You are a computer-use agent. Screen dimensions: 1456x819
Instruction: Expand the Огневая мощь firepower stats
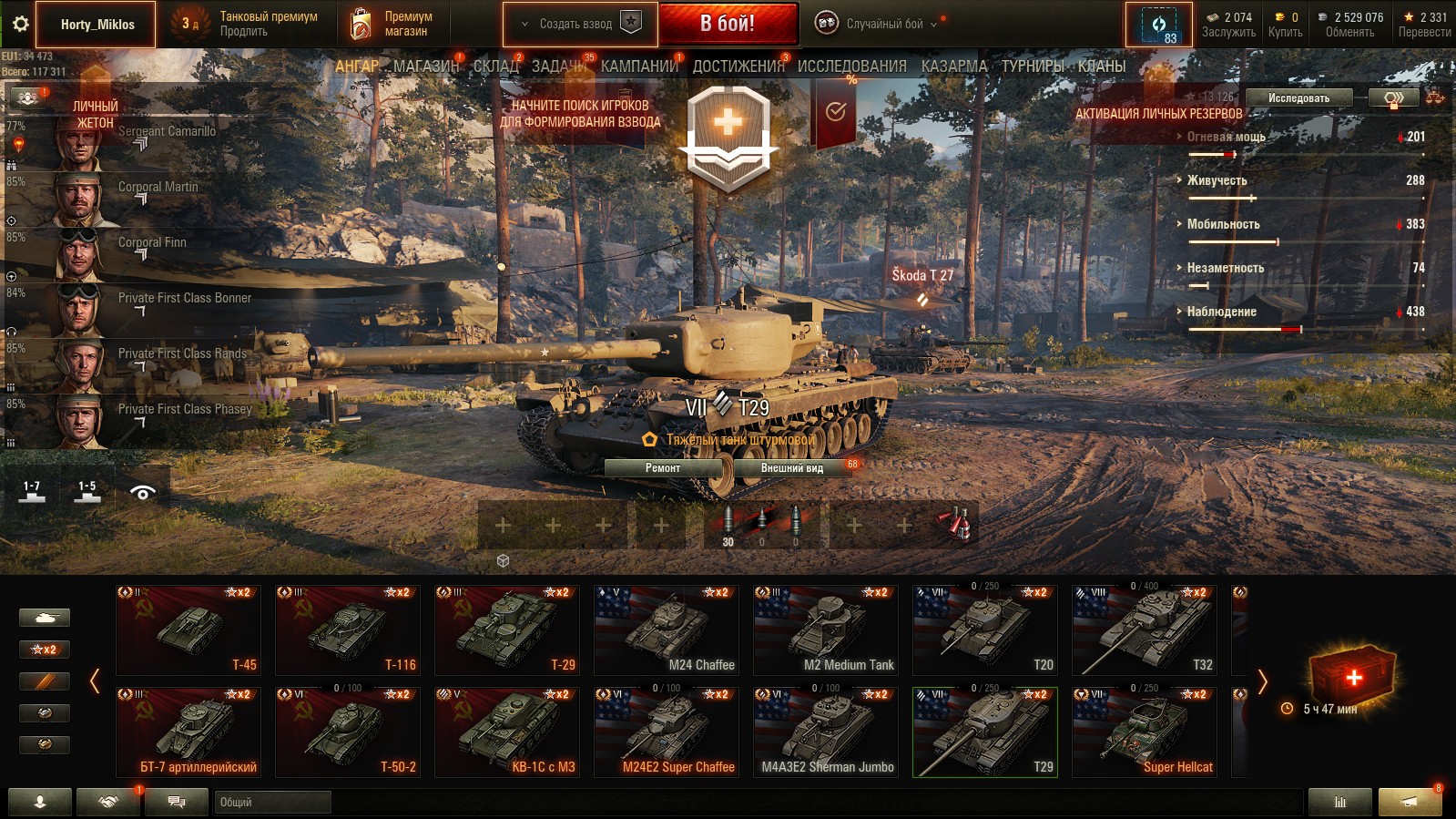[1225, 138]
